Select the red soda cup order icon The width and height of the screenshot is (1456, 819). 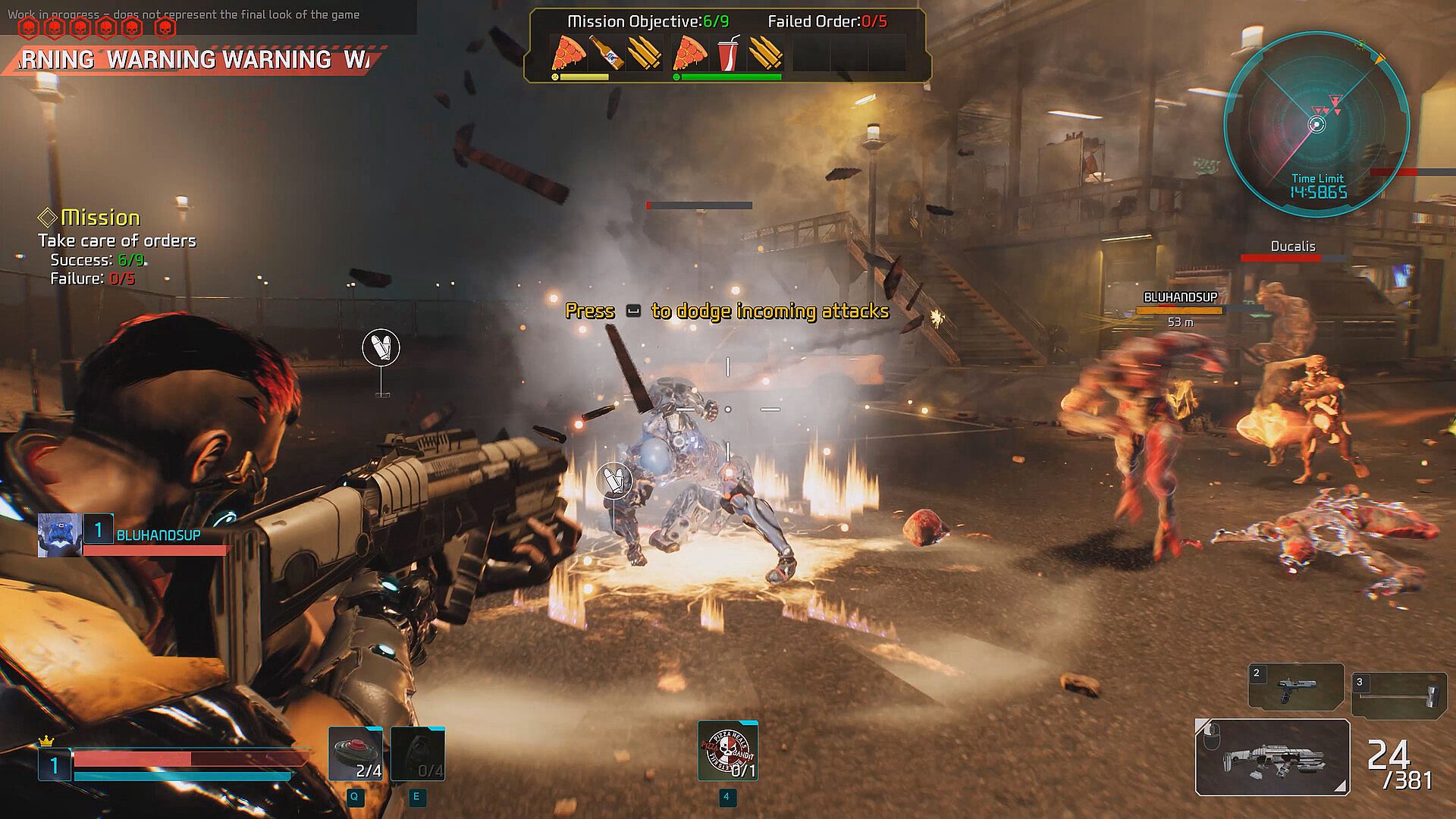728,53
